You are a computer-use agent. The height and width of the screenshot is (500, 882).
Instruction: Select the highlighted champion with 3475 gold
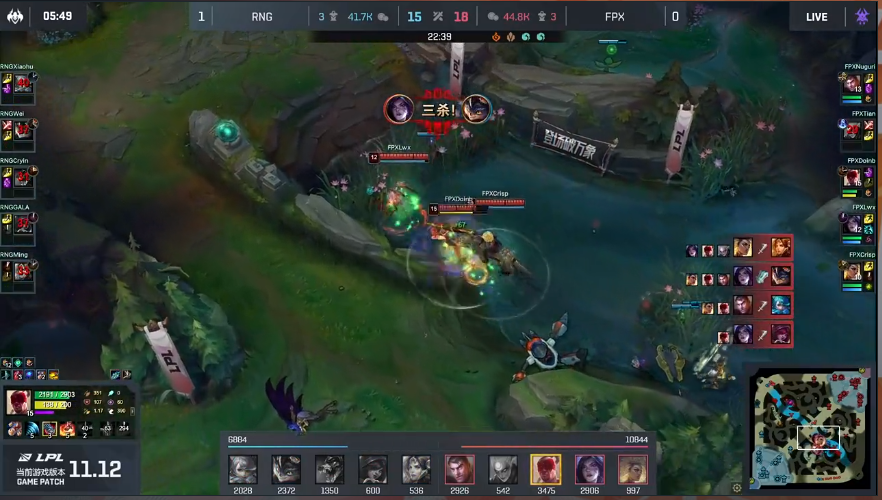coord(546,469)
